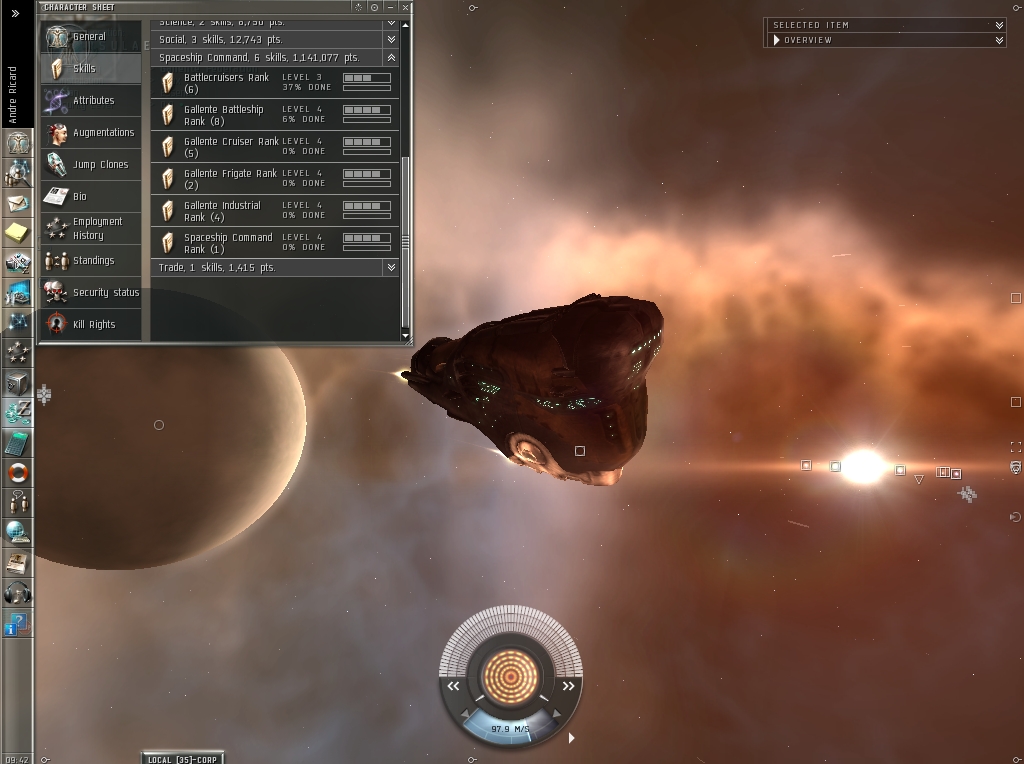
Task: Open the Local corp chat channel
Action: 183,758
